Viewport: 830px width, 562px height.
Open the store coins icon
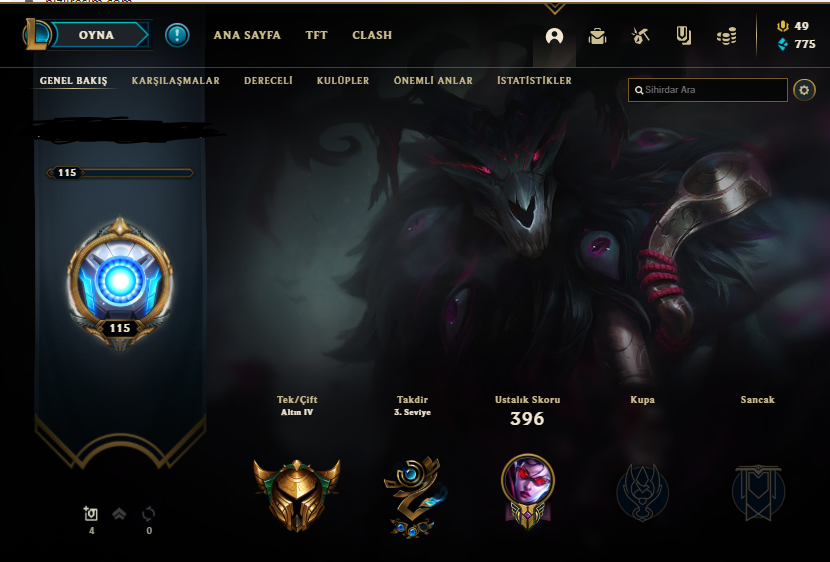click(727, 36)
